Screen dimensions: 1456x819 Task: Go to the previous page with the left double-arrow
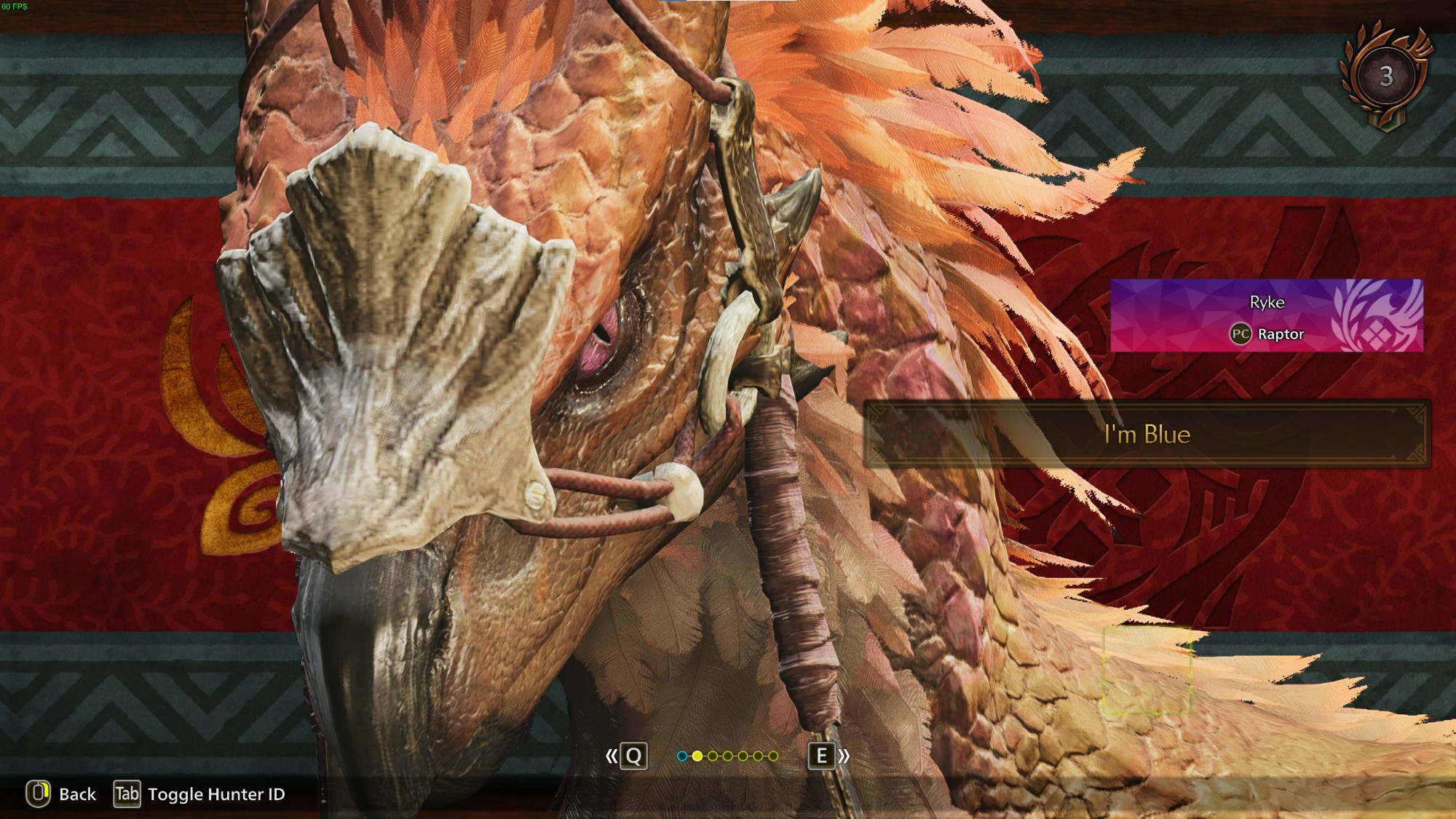point(612,756)
